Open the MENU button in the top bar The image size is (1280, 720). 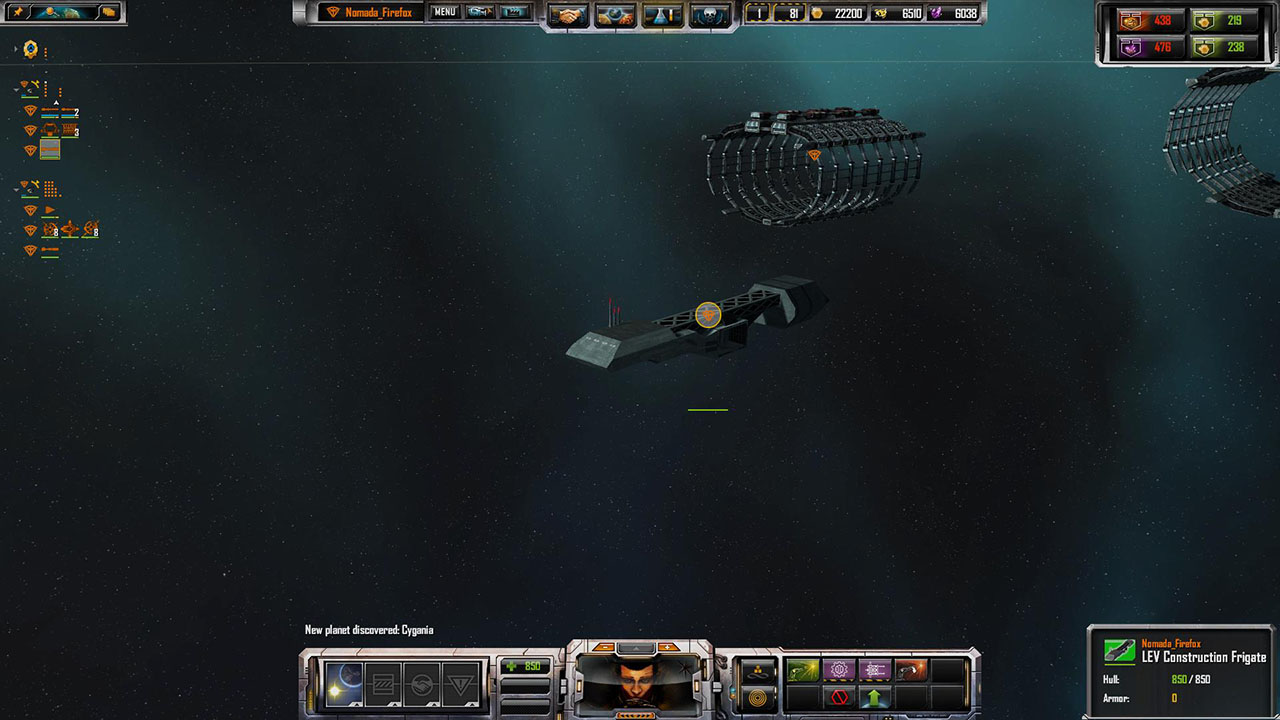pos(445,13)
